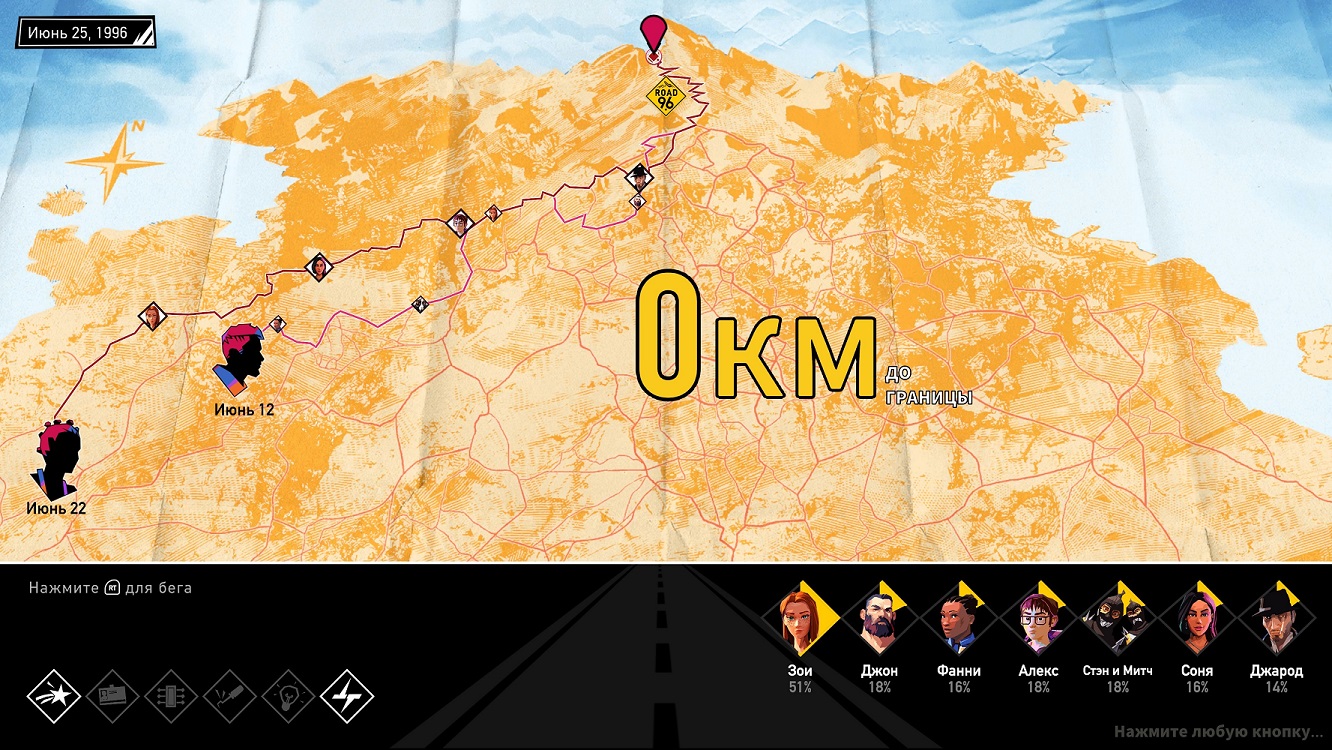Select the lightbulb skill icon
Viewport: 1332px width, 750px height.
288,696
